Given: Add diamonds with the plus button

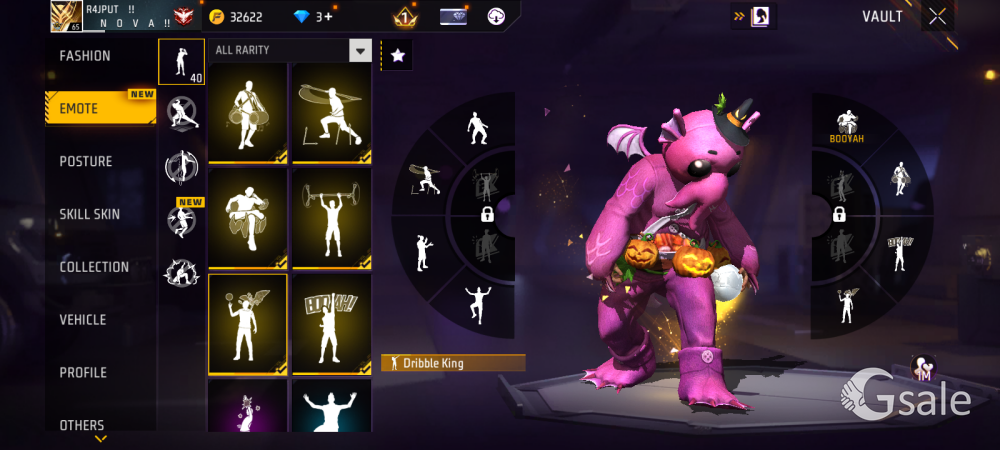Looking at the screenshot, I should (328, 17).
